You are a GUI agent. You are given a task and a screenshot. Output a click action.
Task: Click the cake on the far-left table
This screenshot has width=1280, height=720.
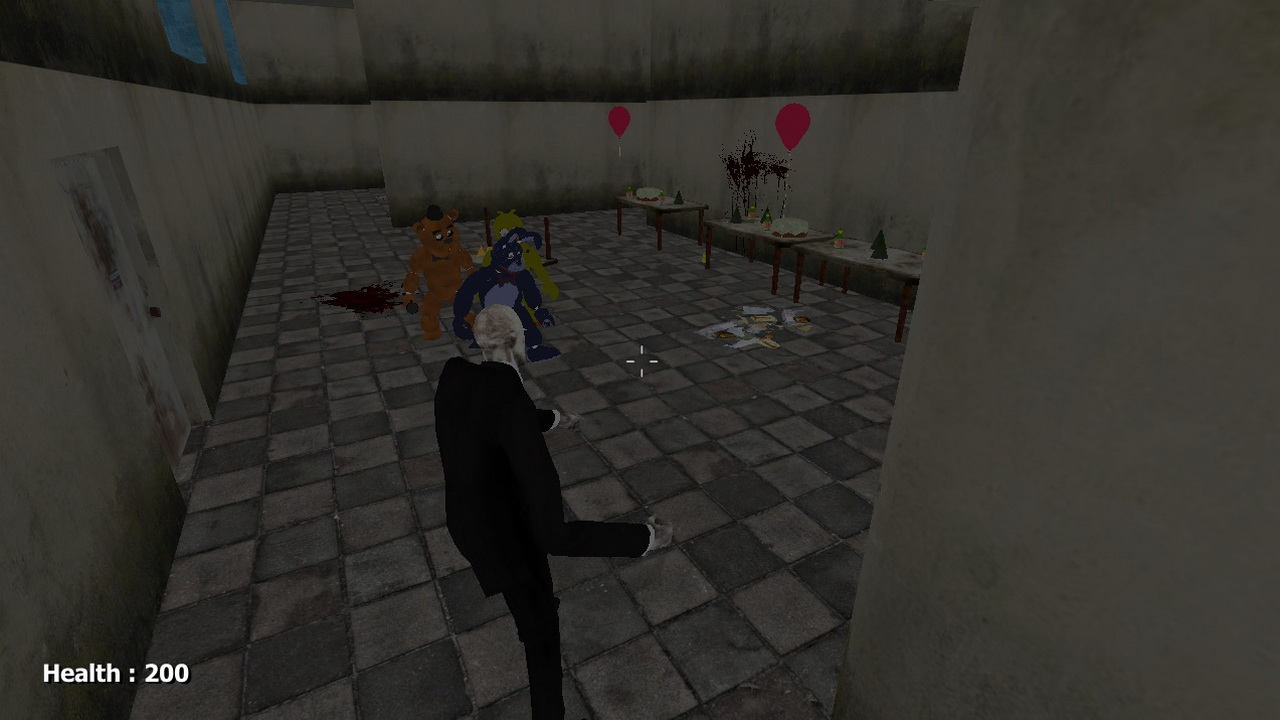[x=649, y=194]
